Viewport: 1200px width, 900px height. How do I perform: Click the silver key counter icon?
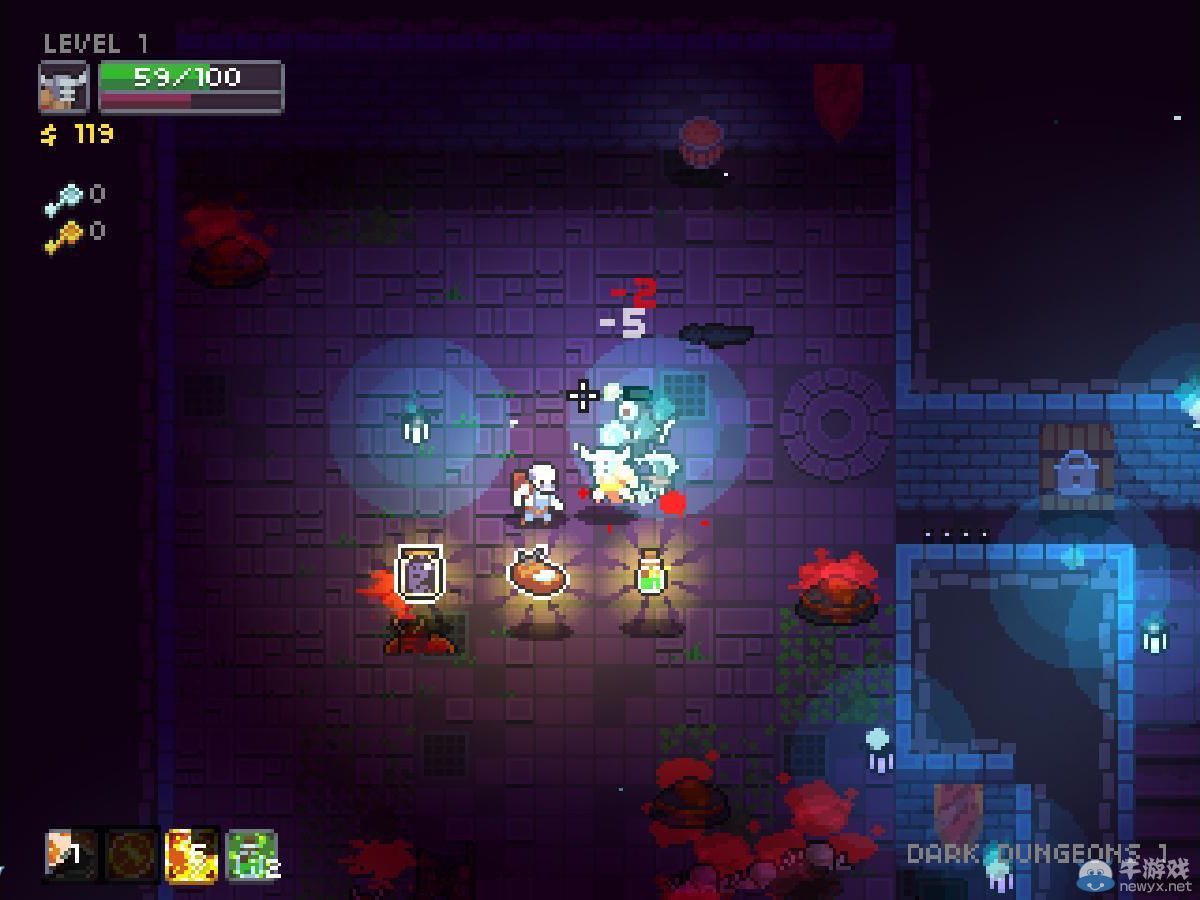62,200
